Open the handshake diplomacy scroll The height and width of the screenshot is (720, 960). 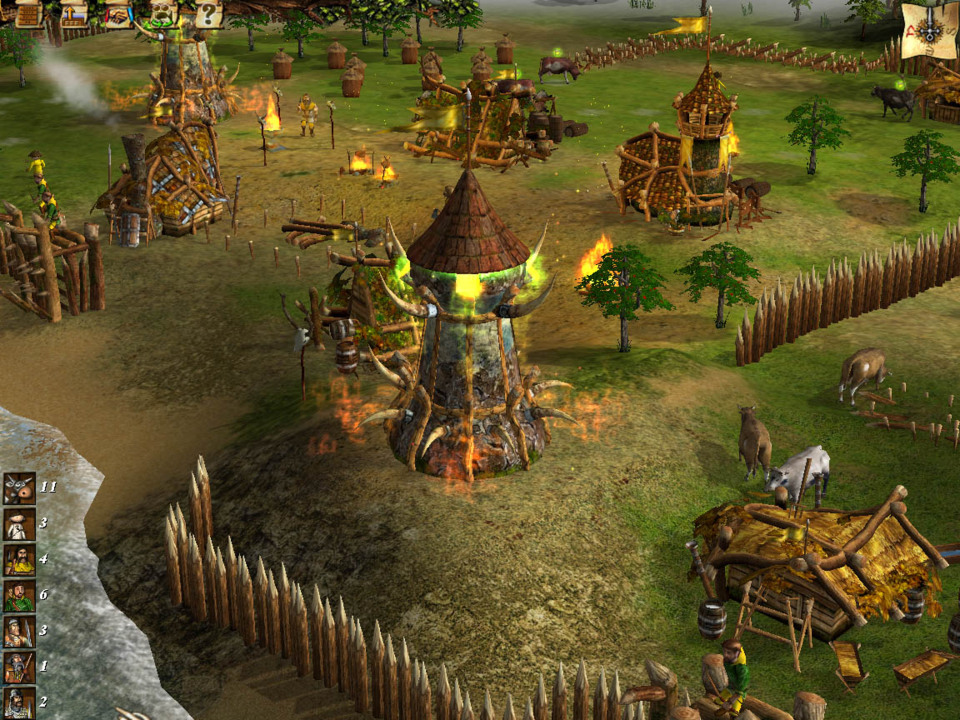(x=118, y=14)
